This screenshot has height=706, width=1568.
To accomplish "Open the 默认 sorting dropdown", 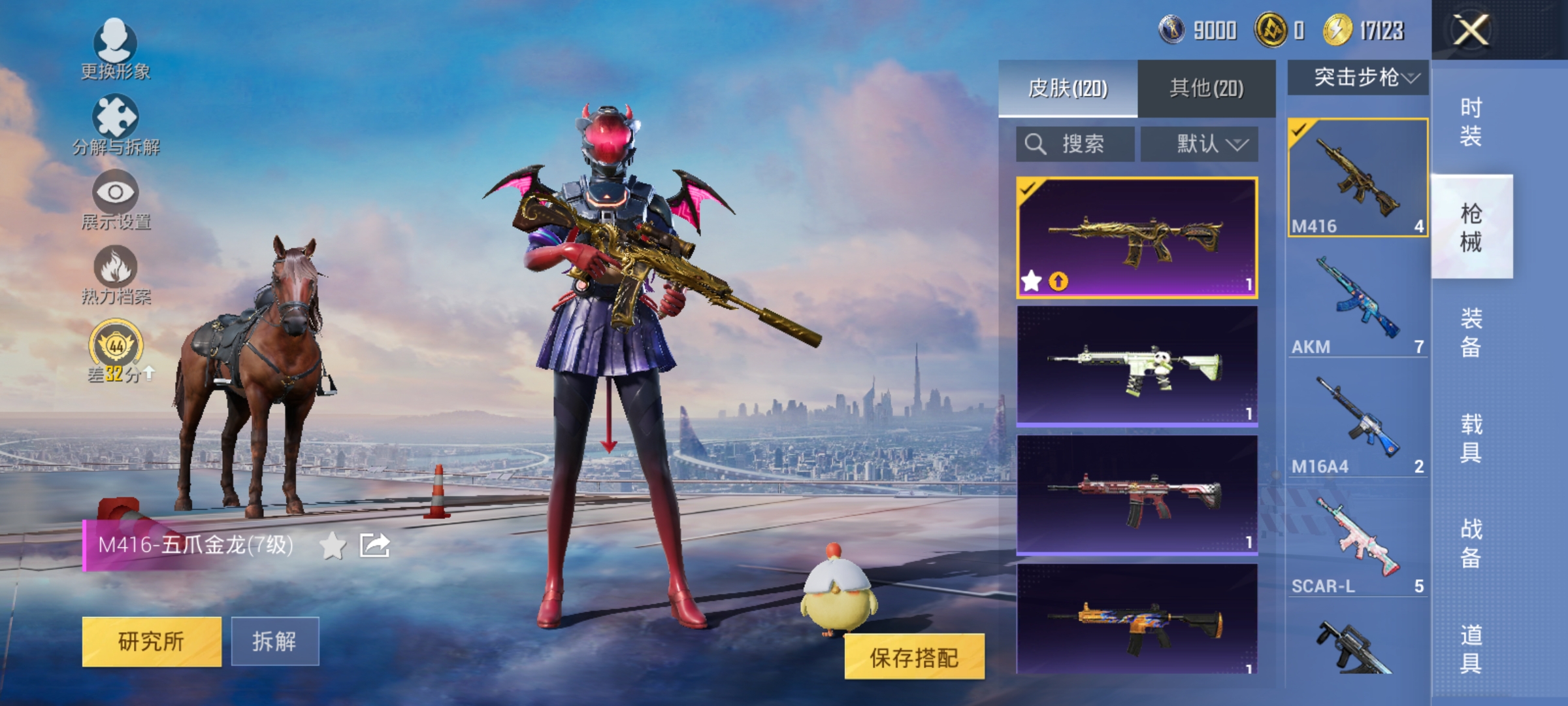I will coord(1201,144).
